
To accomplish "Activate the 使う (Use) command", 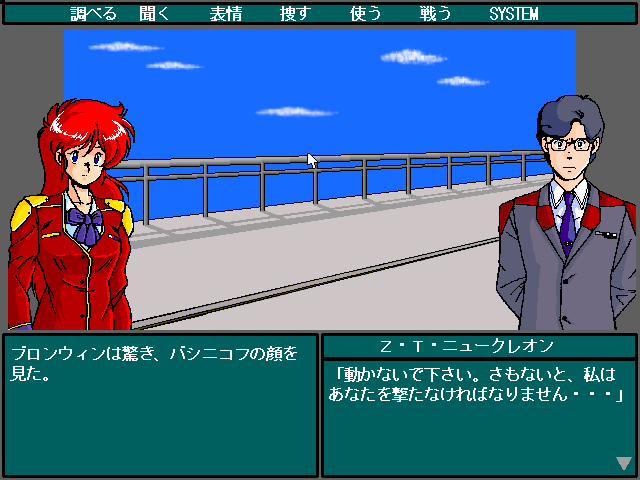I will (365, 14).
